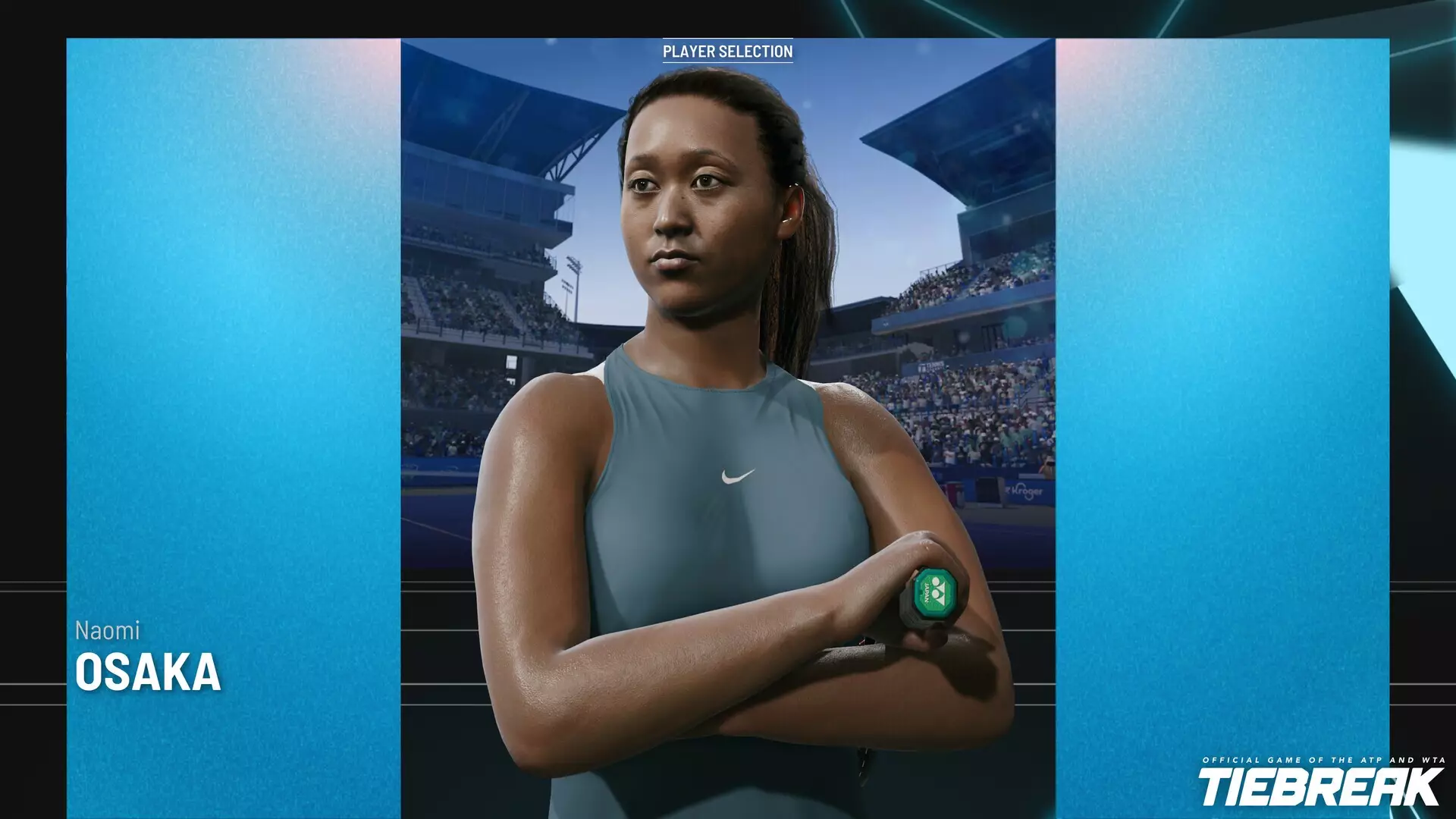Open the Player Selection header dropdown
Image resolution: width=1456 pixels, height=819 pixels.
(728, 51)
